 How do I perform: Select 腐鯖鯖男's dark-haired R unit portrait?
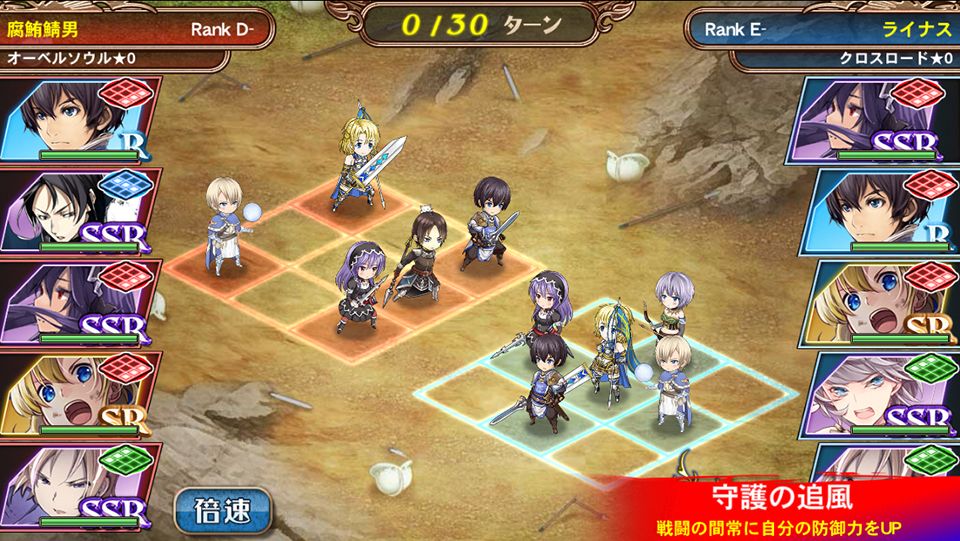pos(80,118)
